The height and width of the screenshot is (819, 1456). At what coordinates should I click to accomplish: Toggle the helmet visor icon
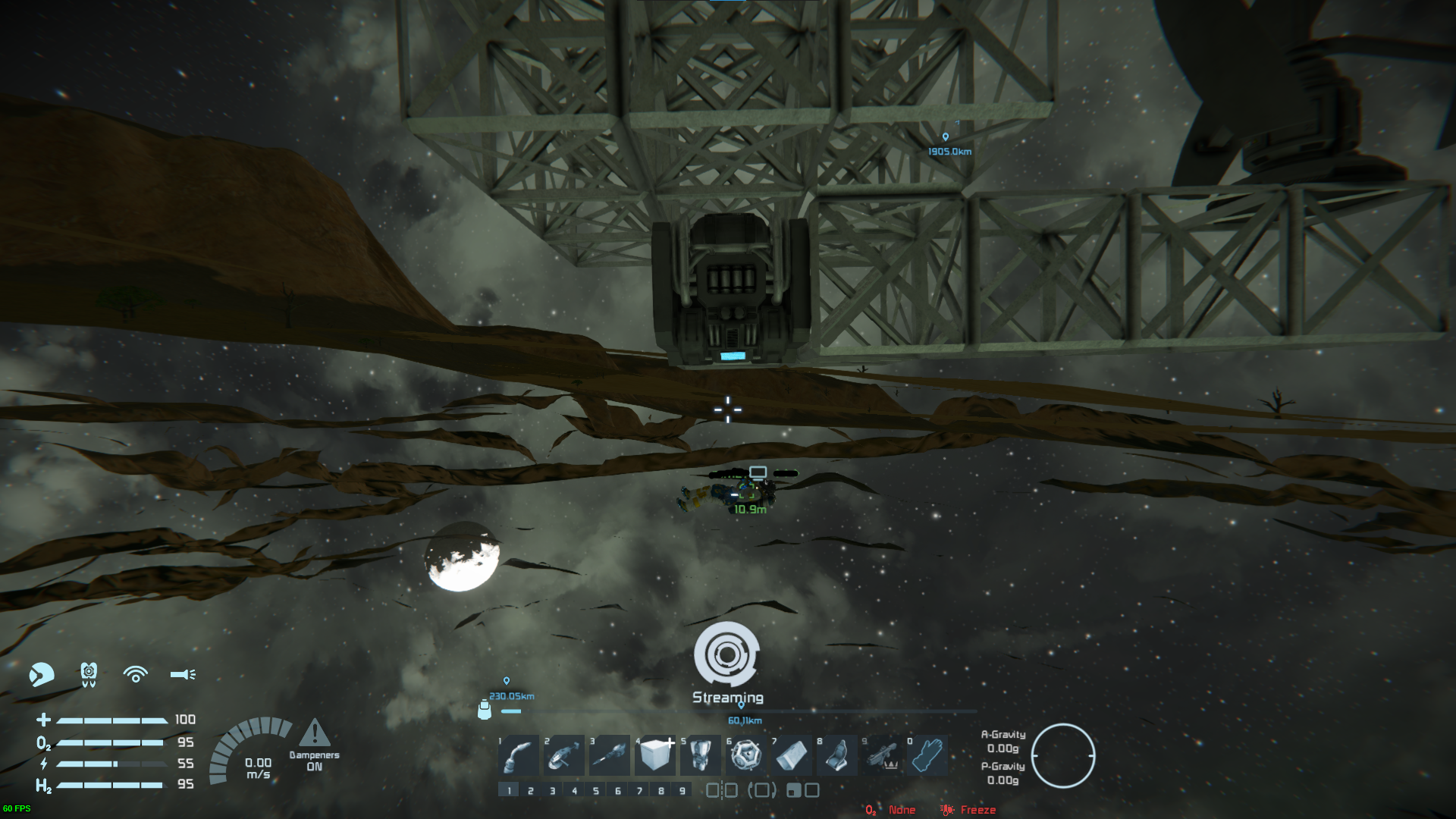point(42,674)
